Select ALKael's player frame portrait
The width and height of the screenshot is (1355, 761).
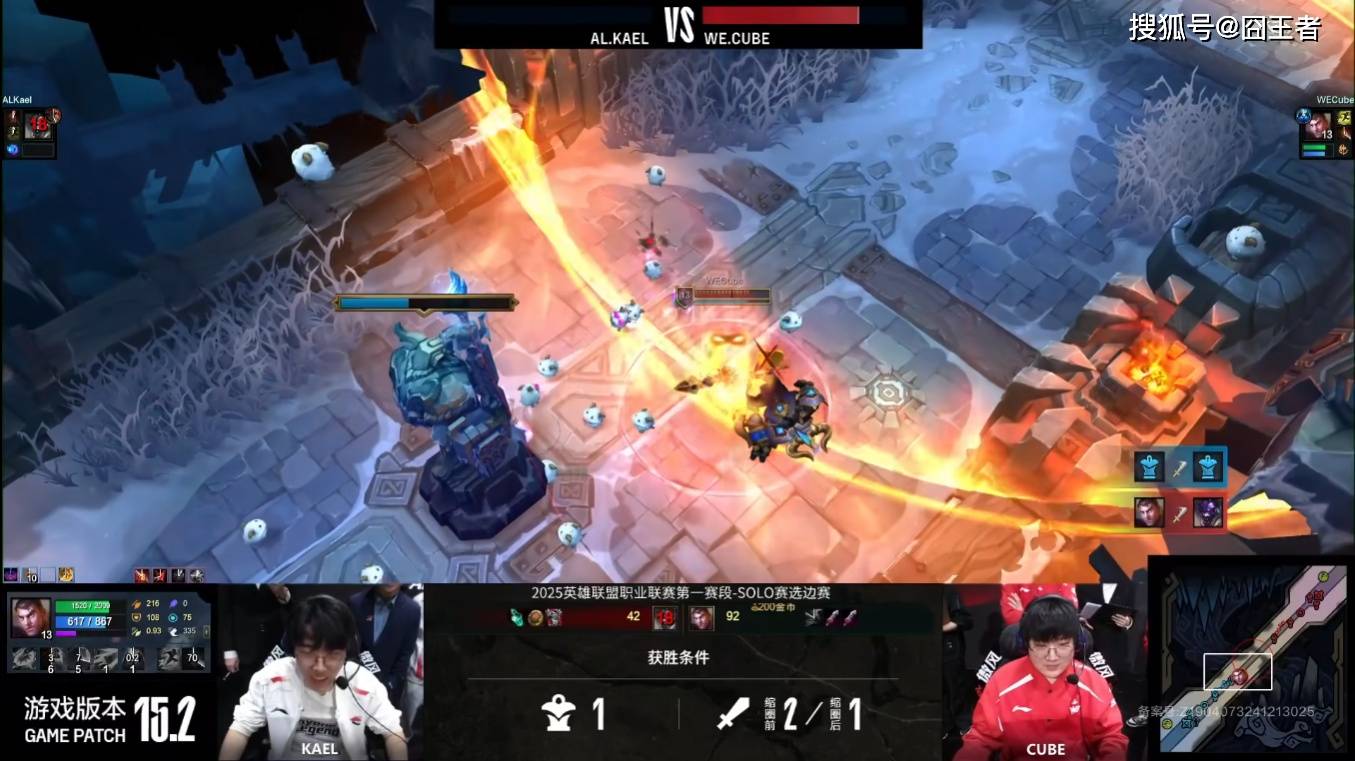pyautogui.click(x=37, y=126)
